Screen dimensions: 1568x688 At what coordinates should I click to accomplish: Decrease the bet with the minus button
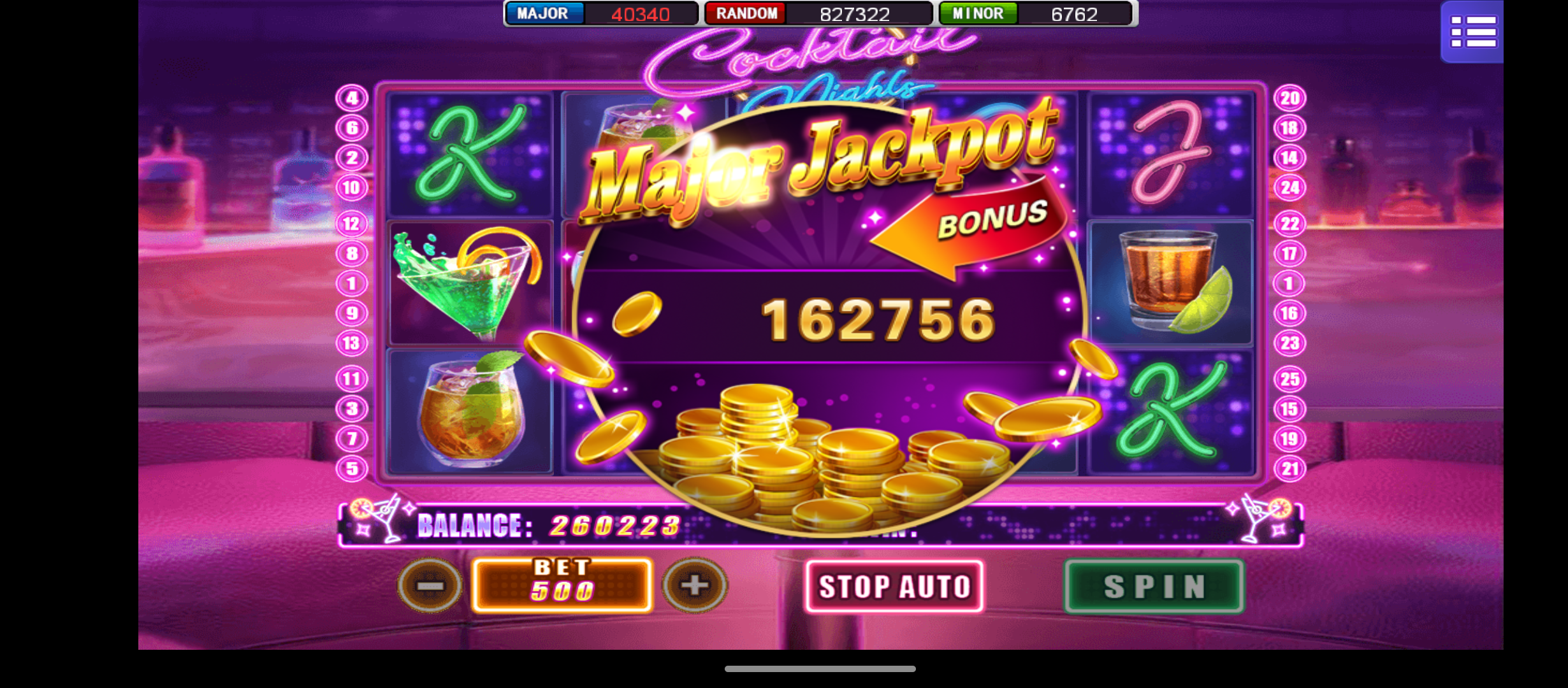[x=430, y=585]
